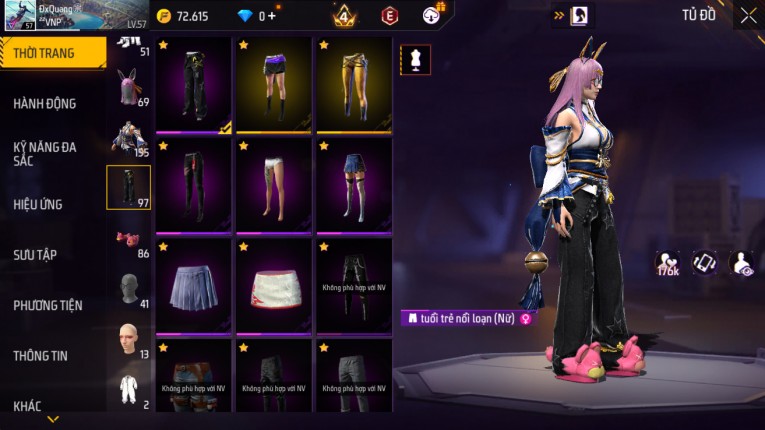Switch to the grey head mask category
The width and height of the screenshot is (765, 430).
(127, 289)
